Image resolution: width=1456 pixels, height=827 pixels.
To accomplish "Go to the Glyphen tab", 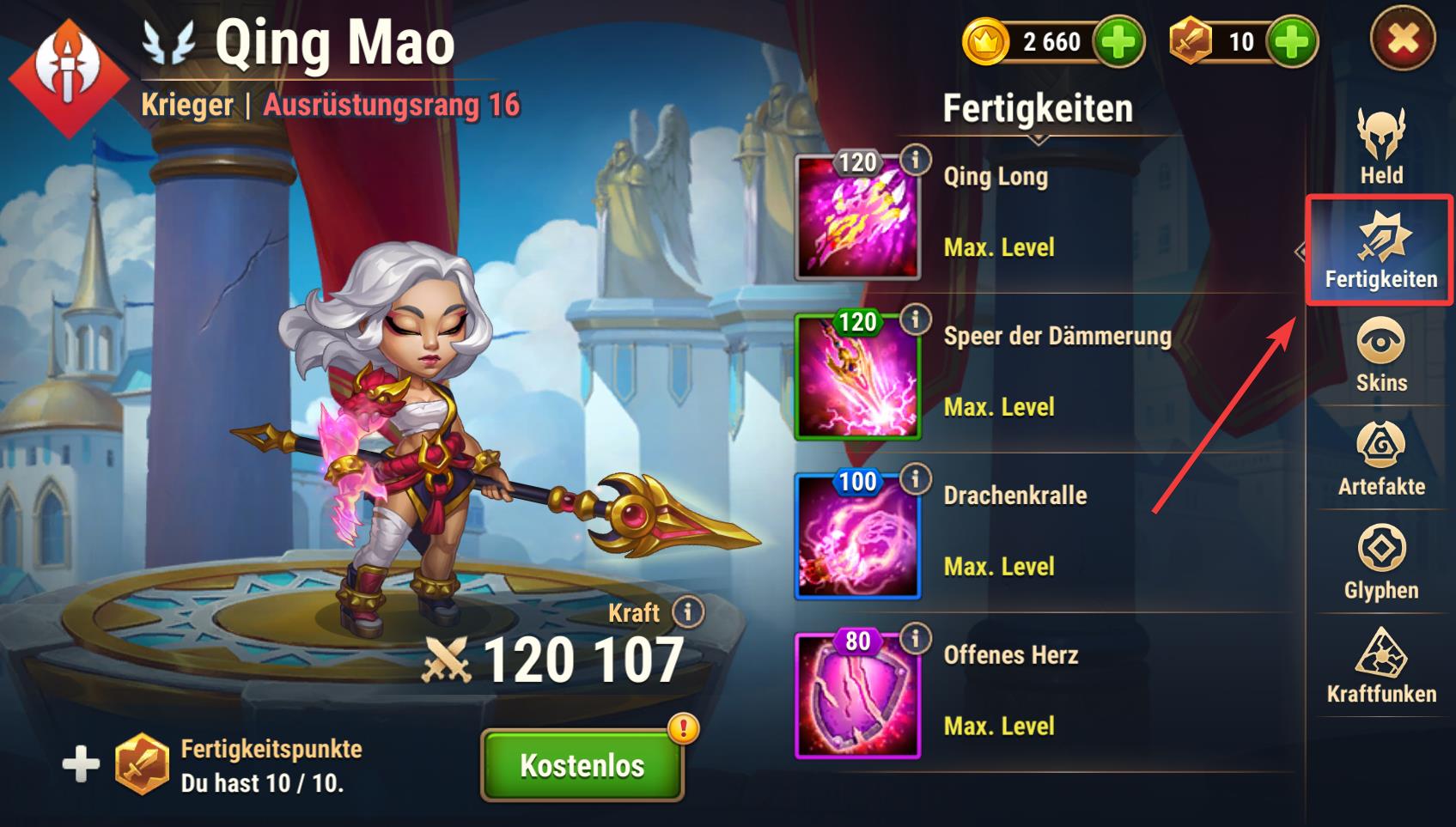I will coord(1380,563).
